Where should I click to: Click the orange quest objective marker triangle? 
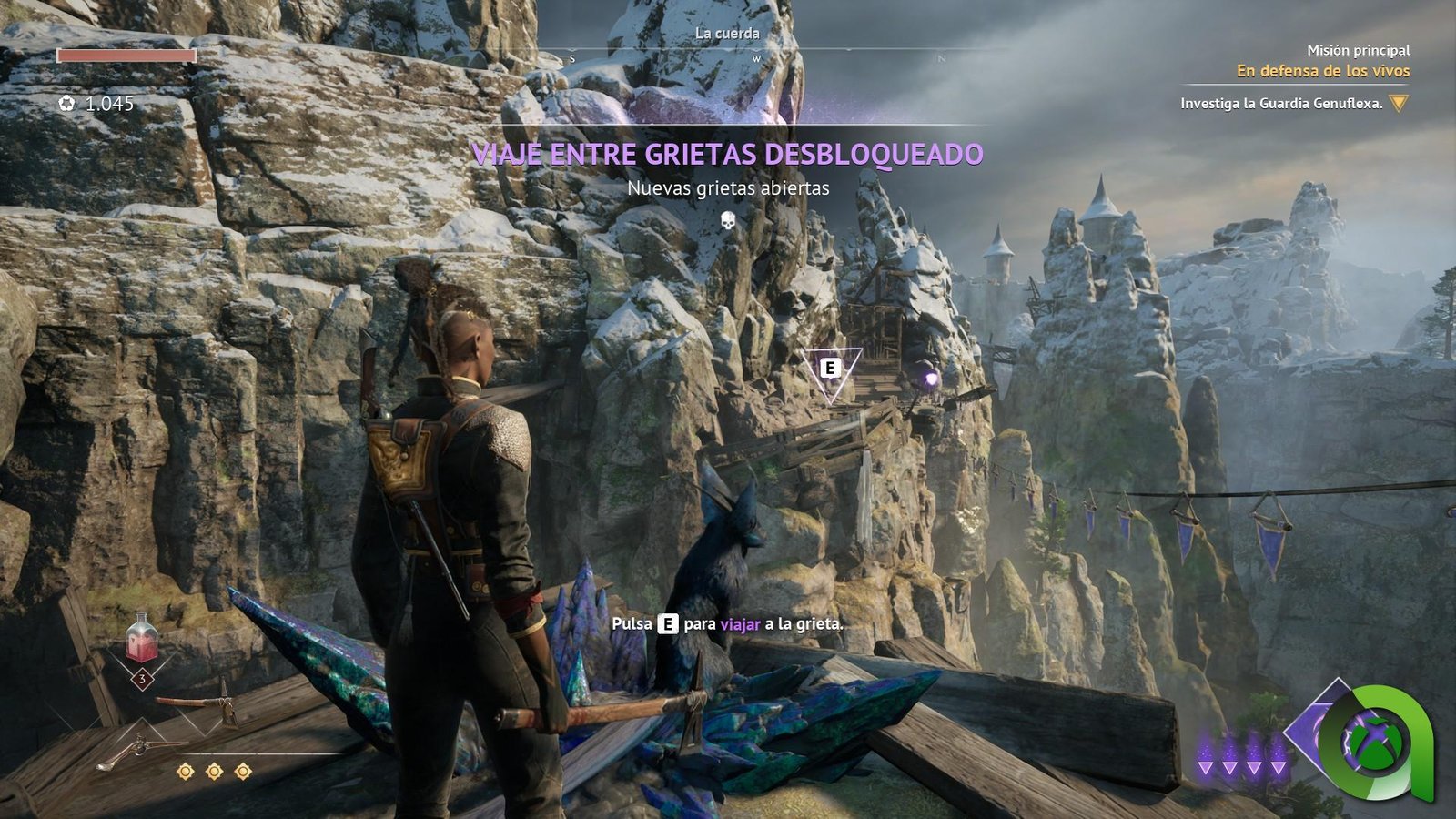[x=1399, y=103]
